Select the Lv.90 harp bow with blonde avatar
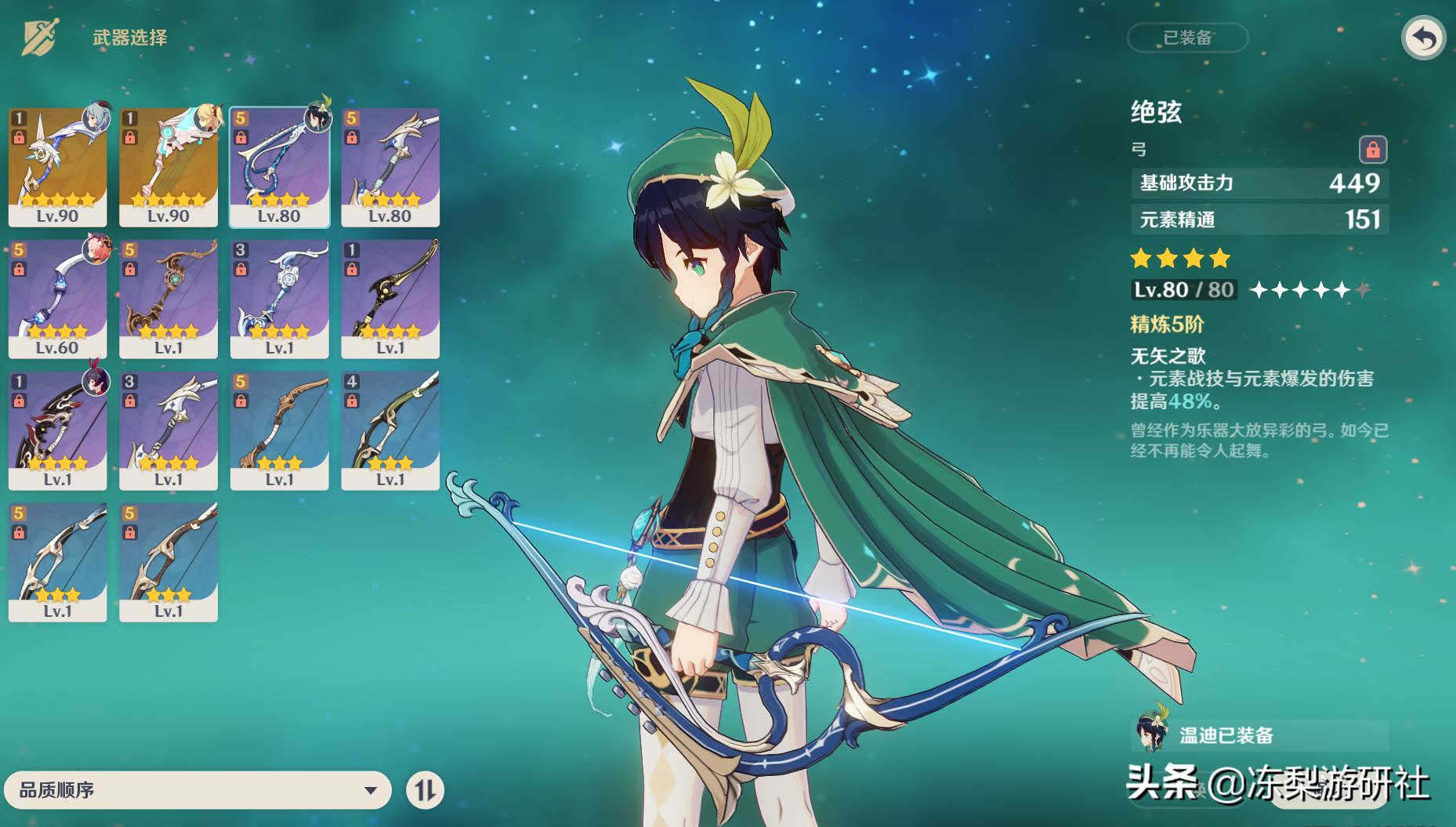Viewport: 1456px width, 827px height. tap(168, 167)
